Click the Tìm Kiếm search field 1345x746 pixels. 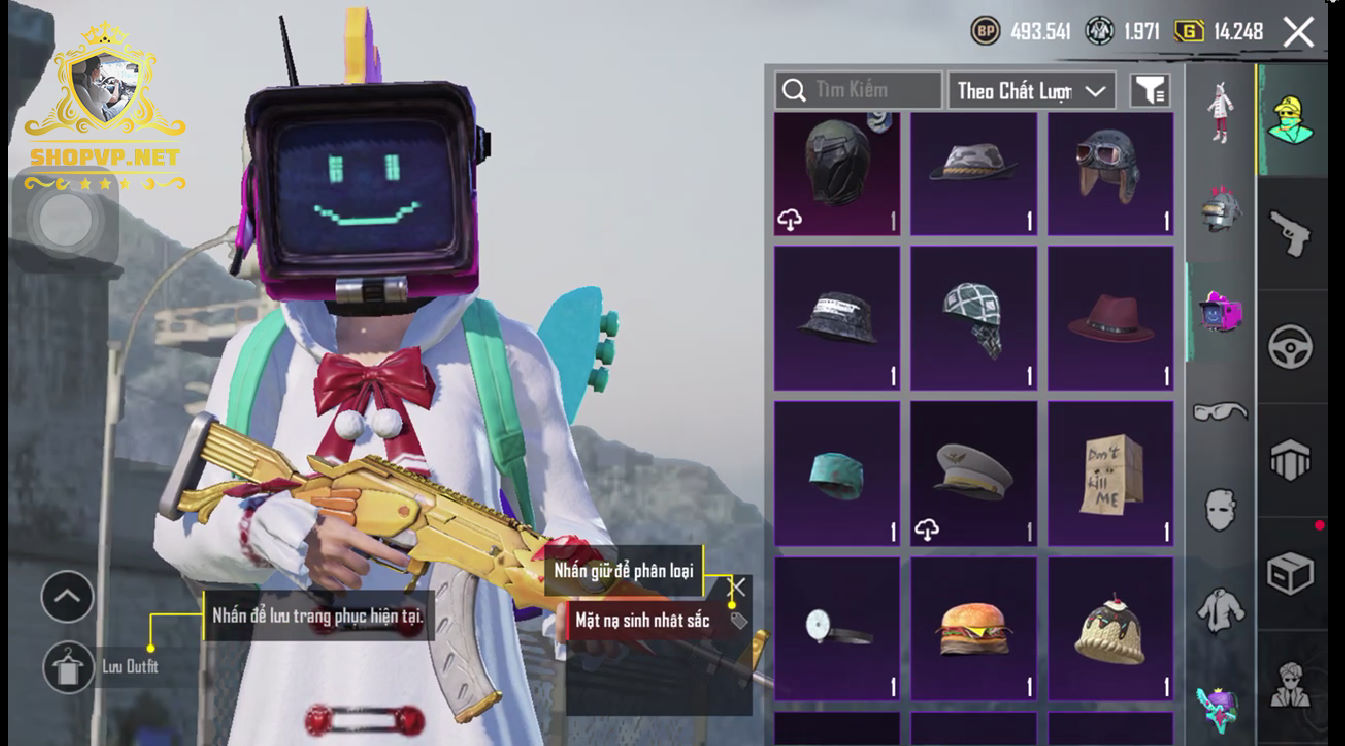click(858, 90)
